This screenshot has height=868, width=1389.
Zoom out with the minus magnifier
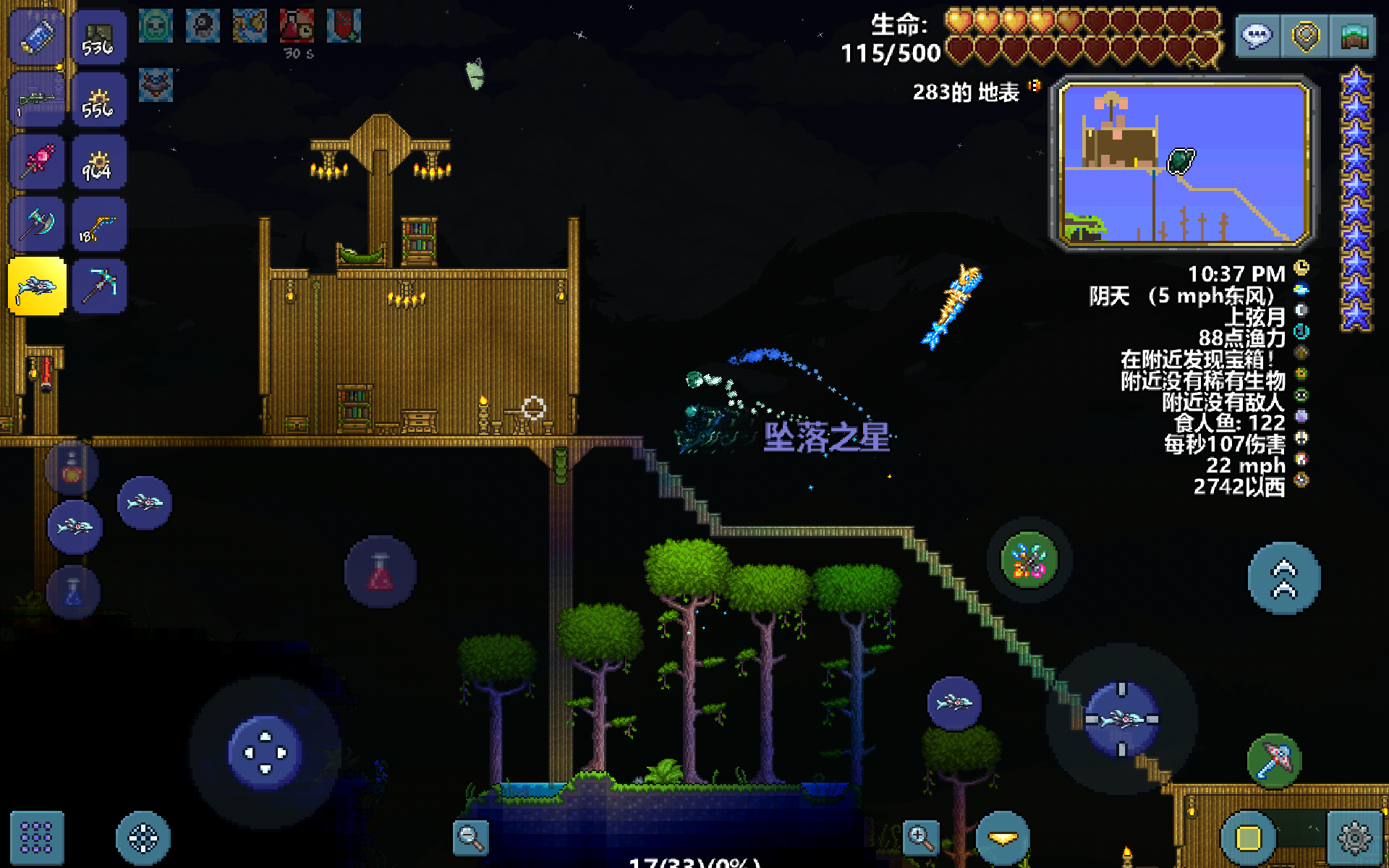click(470, 838)
